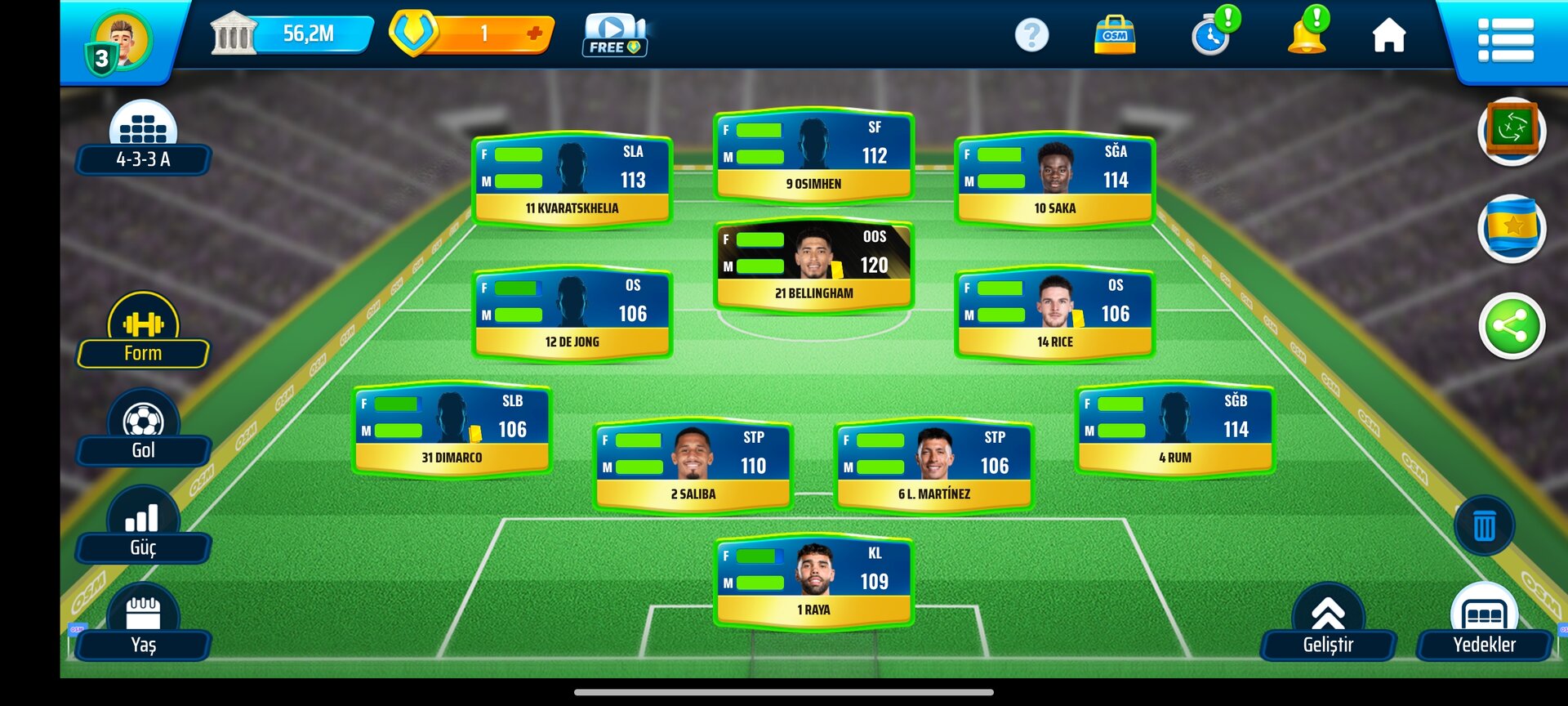This screenshot has width=1568, height=706.
Task: Open the hamburger main menu
Action: [x=1505, y=39]
